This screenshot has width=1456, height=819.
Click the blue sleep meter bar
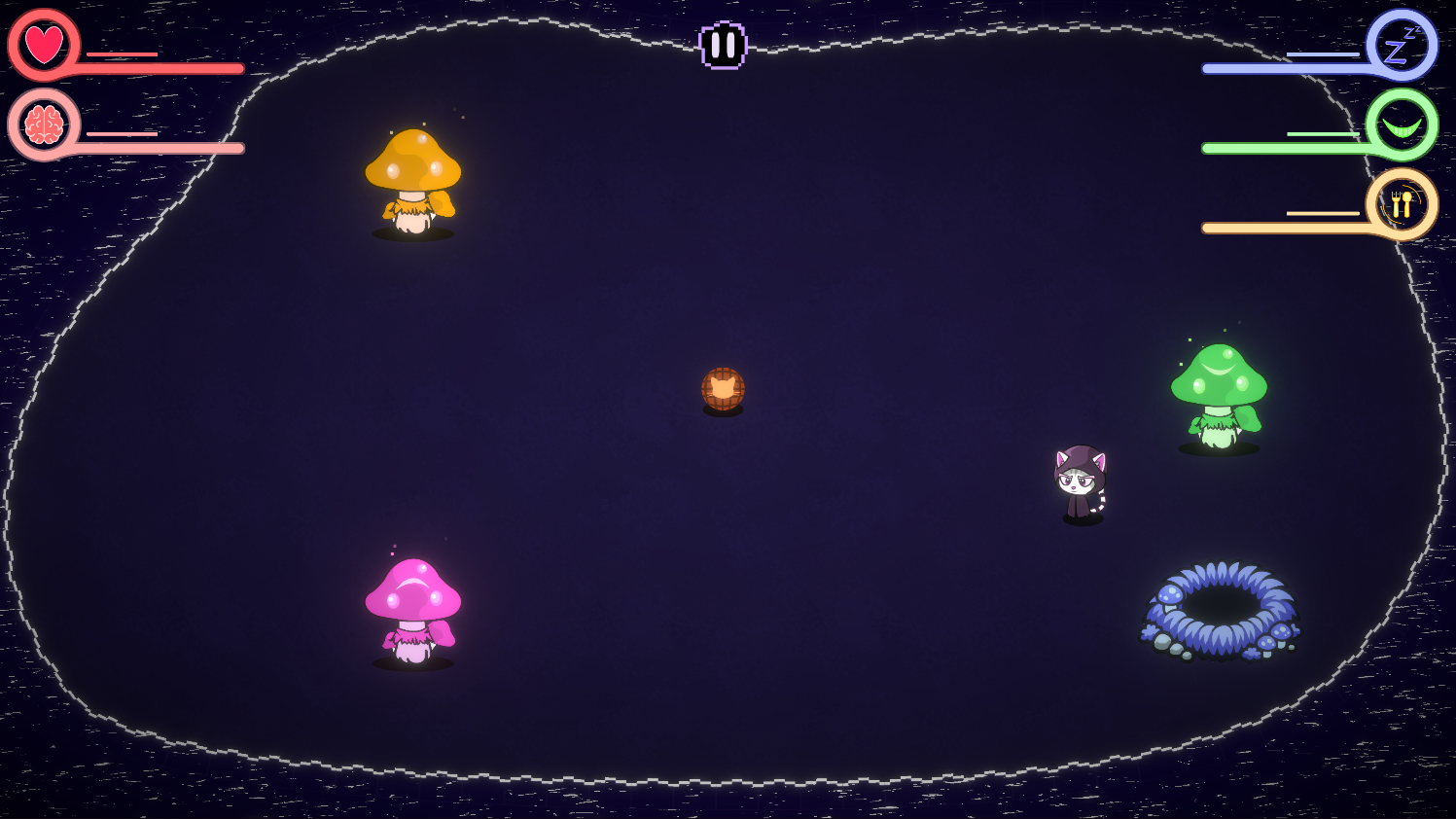point(1284,68)
